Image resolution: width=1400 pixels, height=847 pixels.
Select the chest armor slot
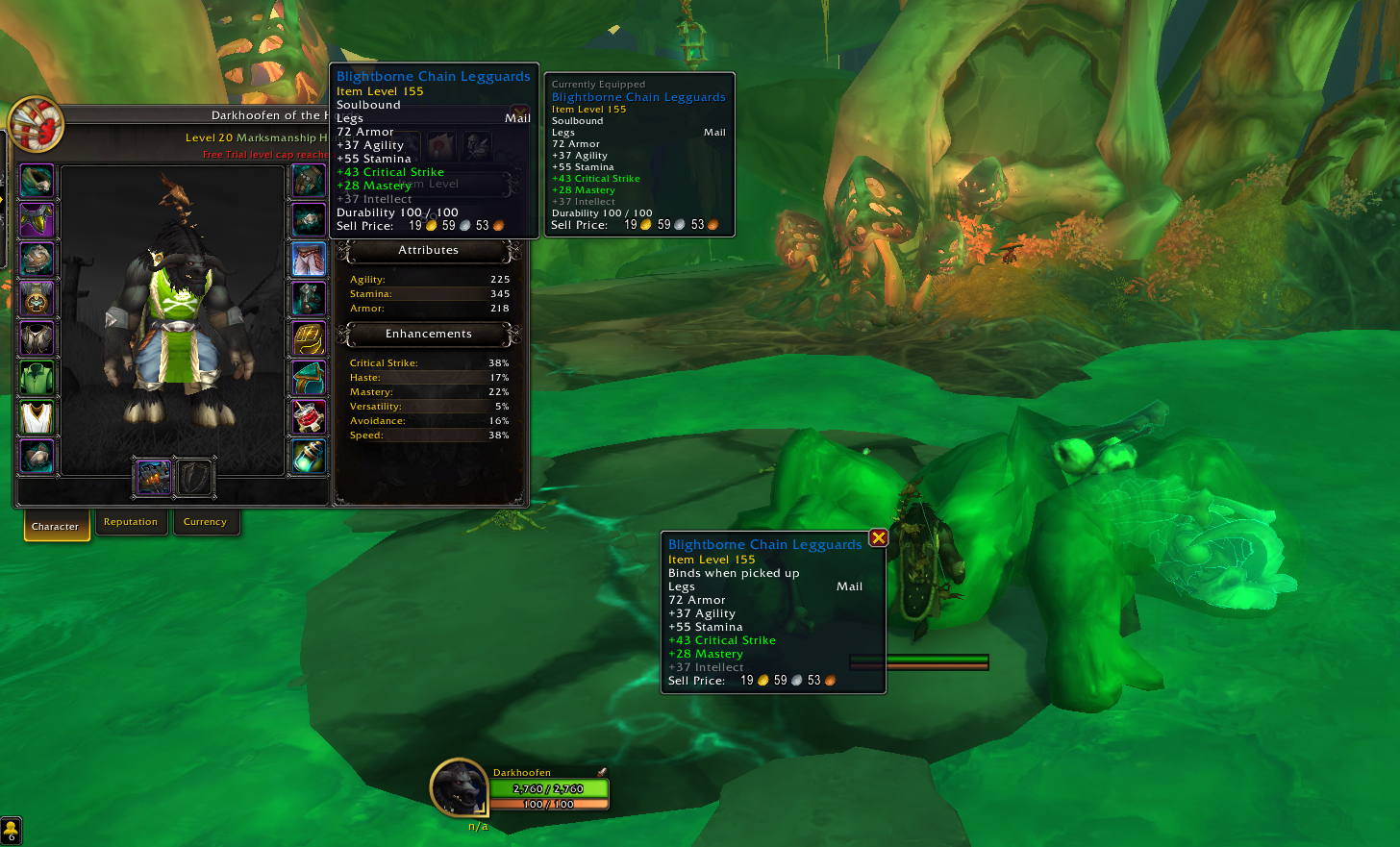[x=37, y=338]
